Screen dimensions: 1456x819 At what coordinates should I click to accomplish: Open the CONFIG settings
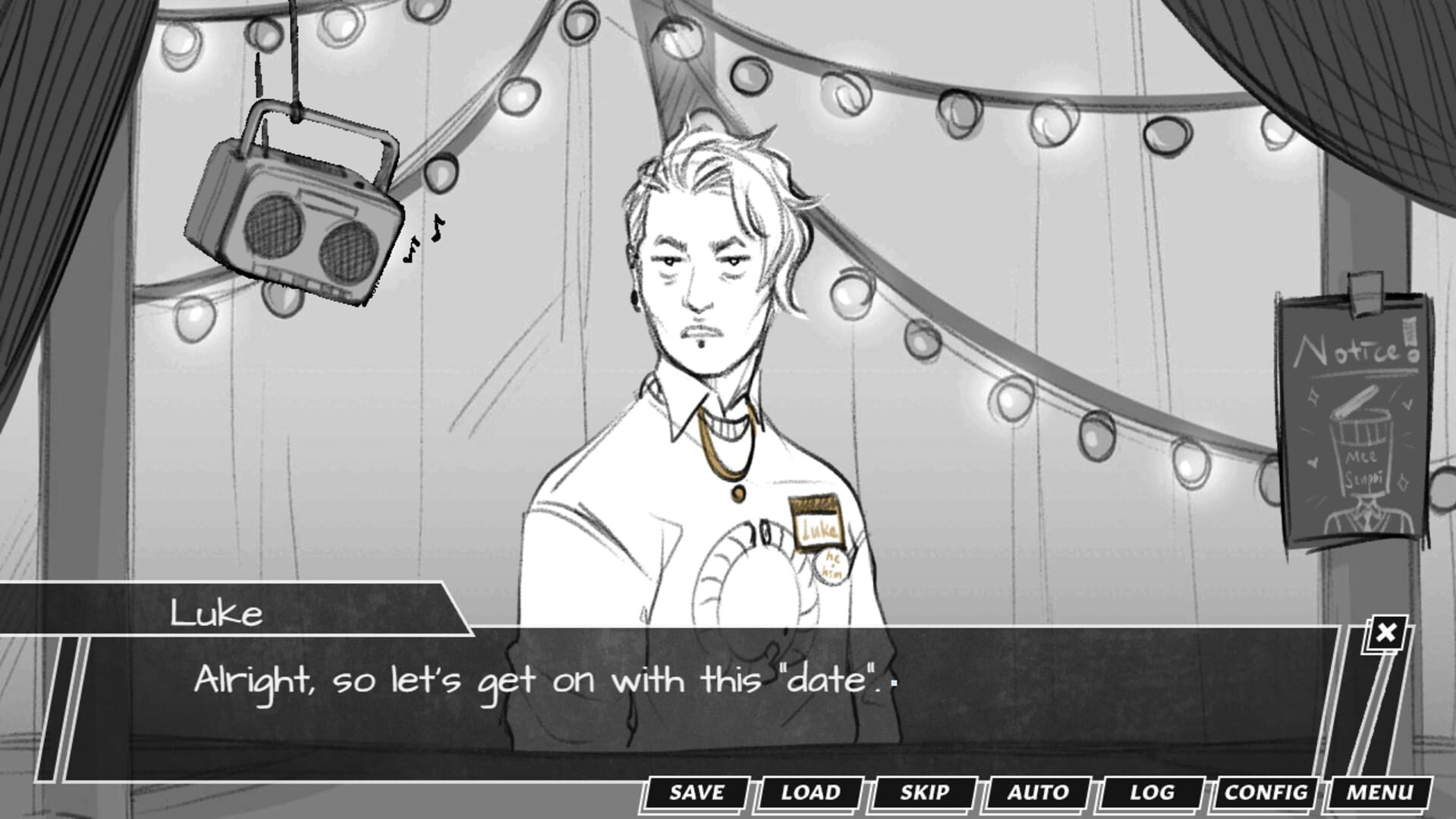click(x=1265, y=793)
